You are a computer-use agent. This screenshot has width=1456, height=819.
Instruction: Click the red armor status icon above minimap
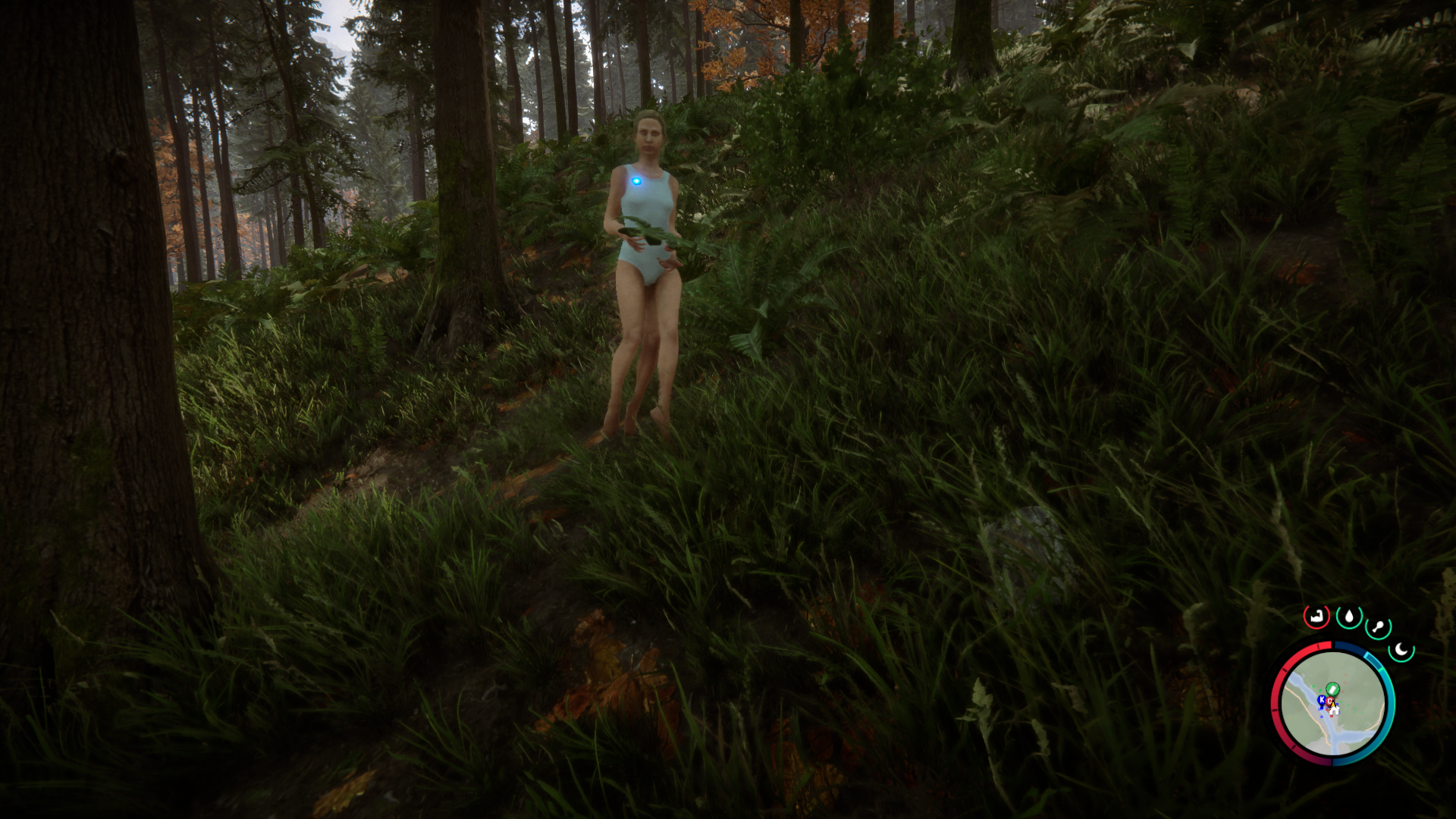[1316, 617]
